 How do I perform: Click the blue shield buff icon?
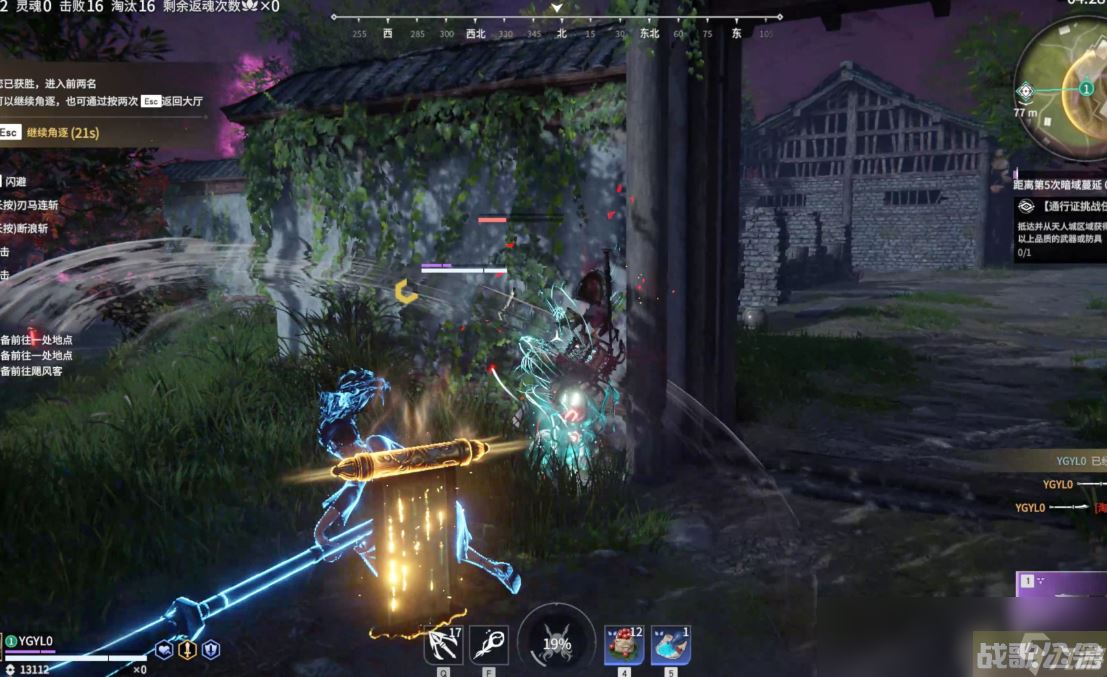(210, 650)
